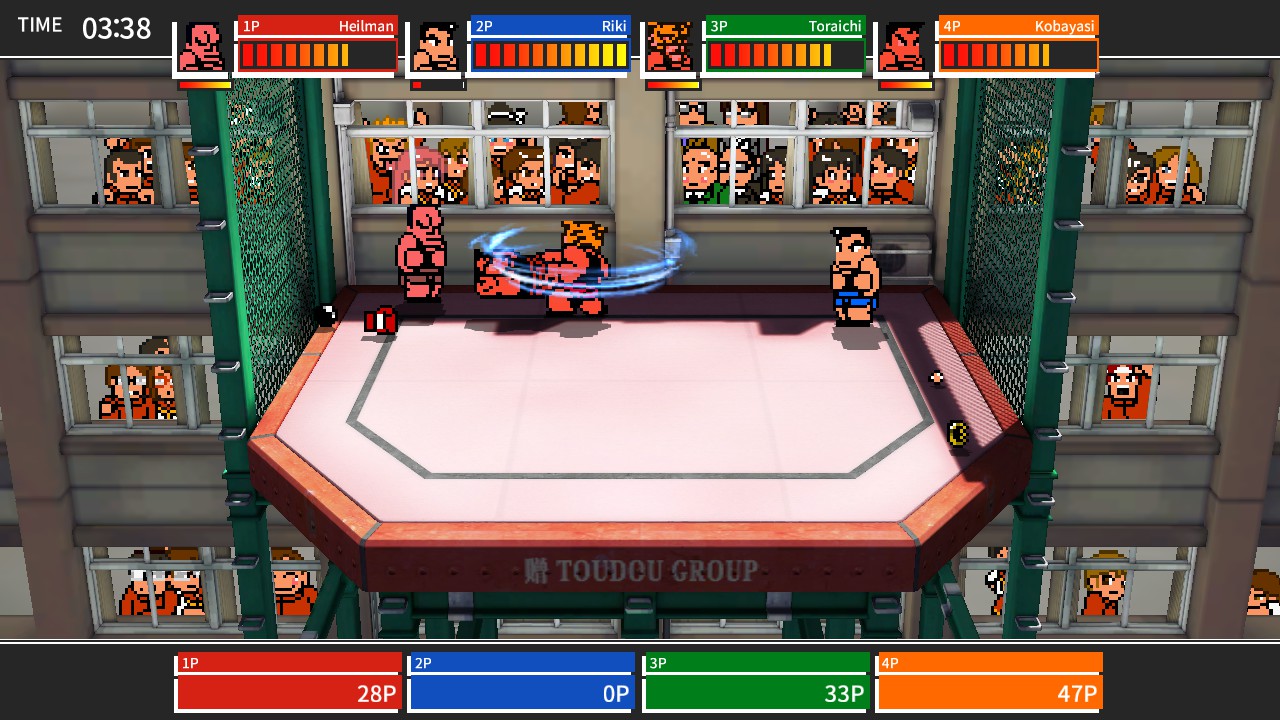Click the 3P Toraichi character portrait

(668, 45)
